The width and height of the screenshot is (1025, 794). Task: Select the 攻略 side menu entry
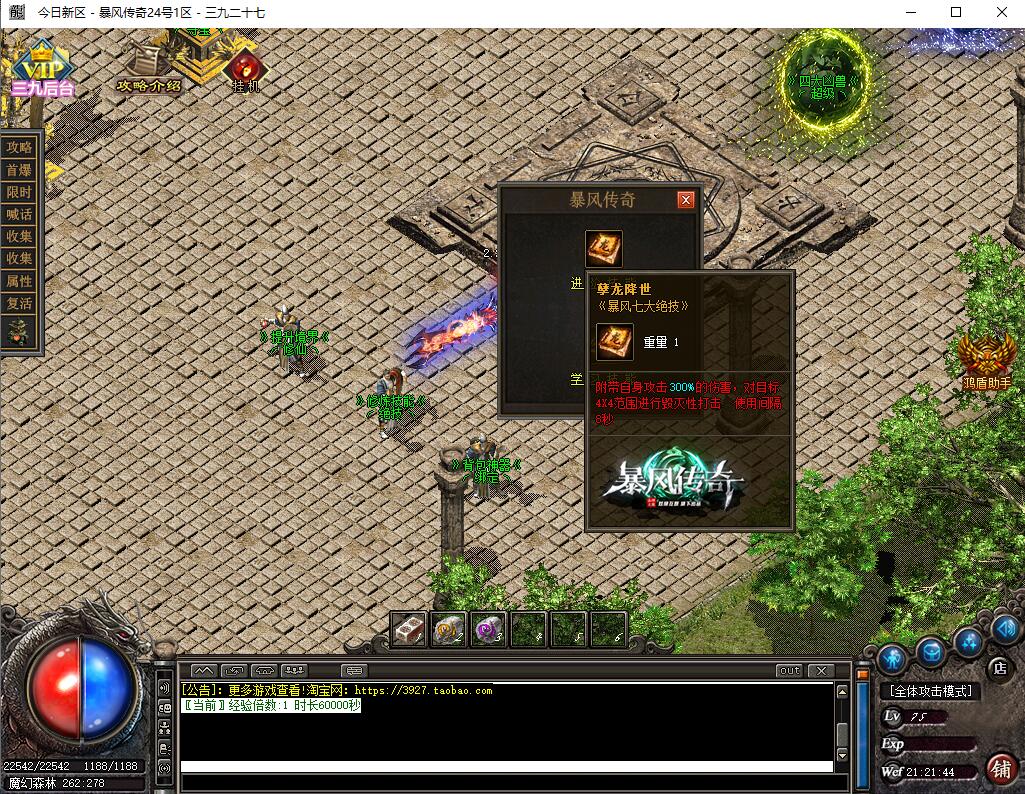point(20,147)
